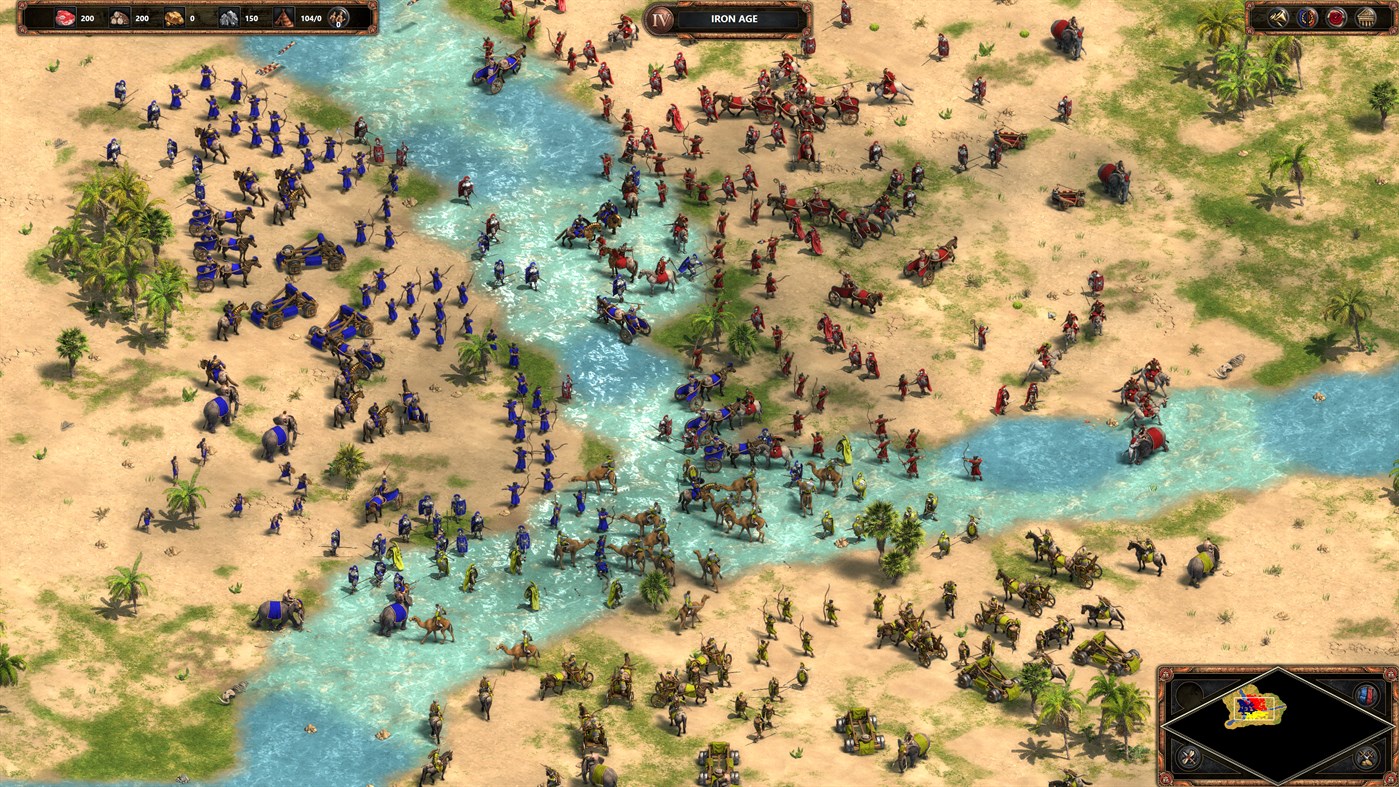Click the gold resource icon
This screenshot has height=787, width=1399.
click(x=173, y=17)
